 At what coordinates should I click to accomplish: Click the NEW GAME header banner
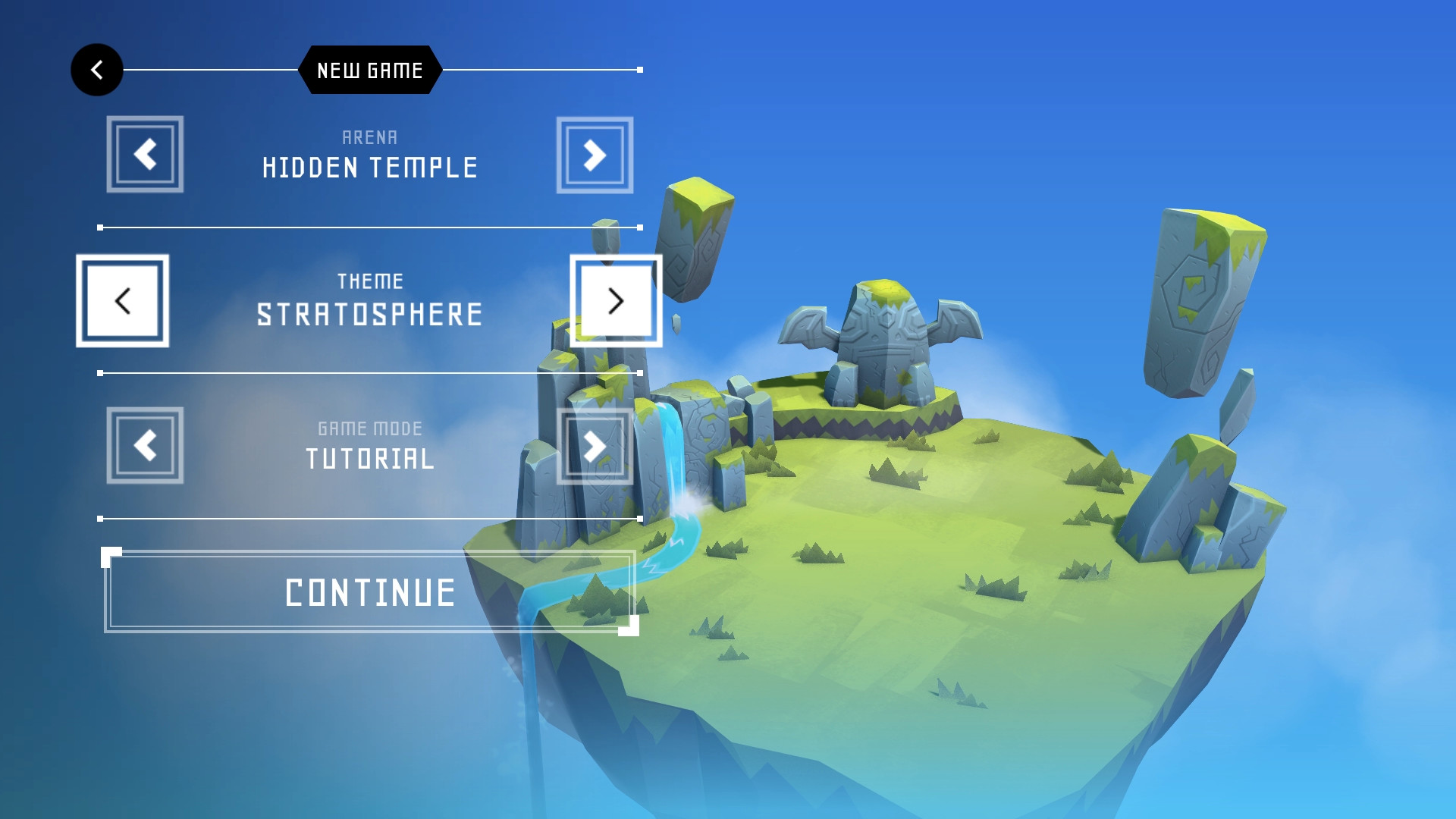369,71
